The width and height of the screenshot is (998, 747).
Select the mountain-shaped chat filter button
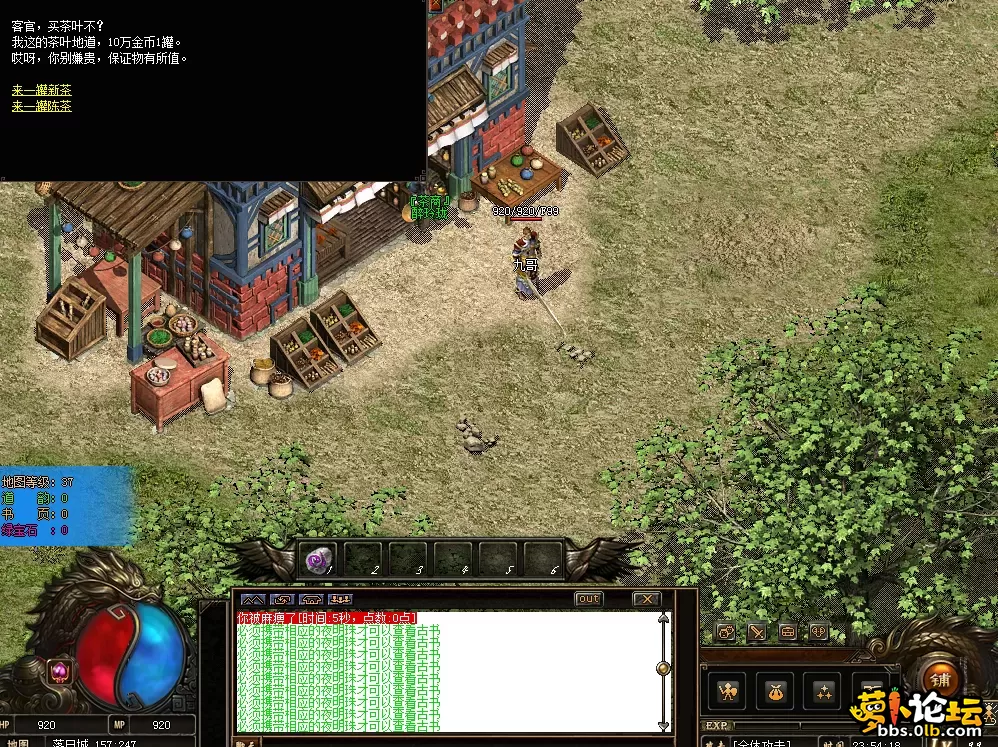coord(250,599)
